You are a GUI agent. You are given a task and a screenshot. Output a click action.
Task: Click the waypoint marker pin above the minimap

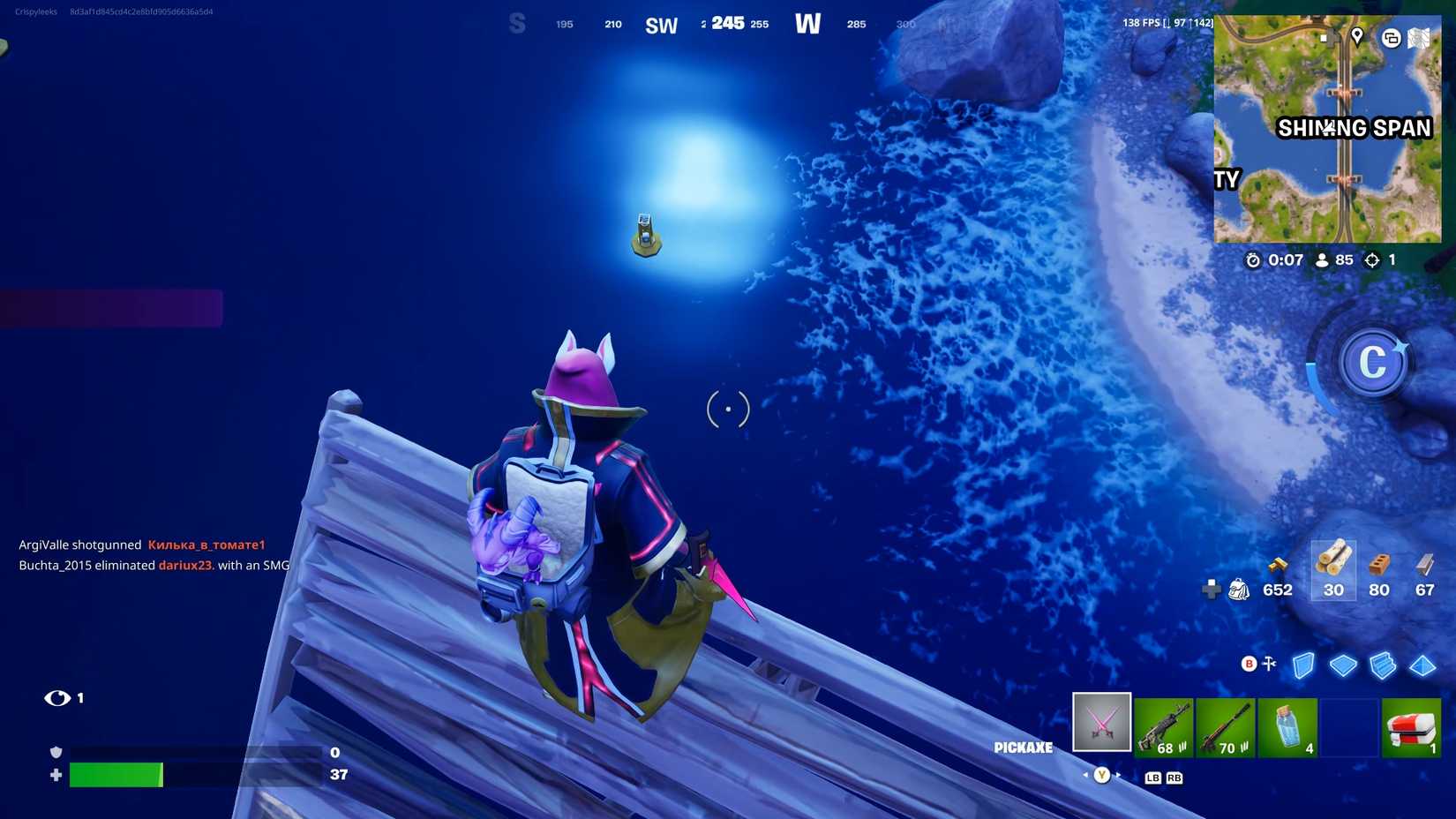point(1356,39)
